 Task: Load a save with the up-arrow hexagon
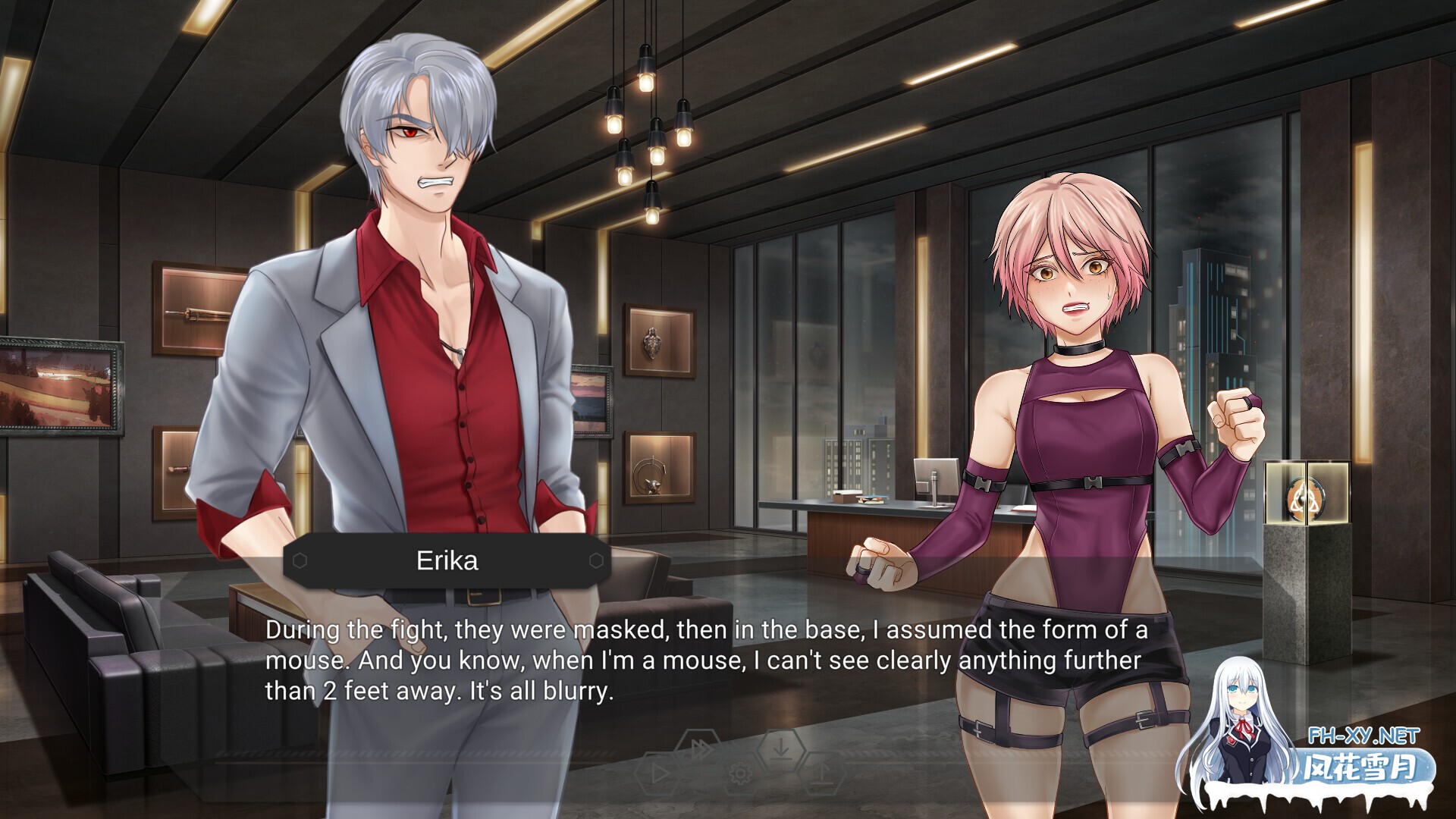(823, 773)
